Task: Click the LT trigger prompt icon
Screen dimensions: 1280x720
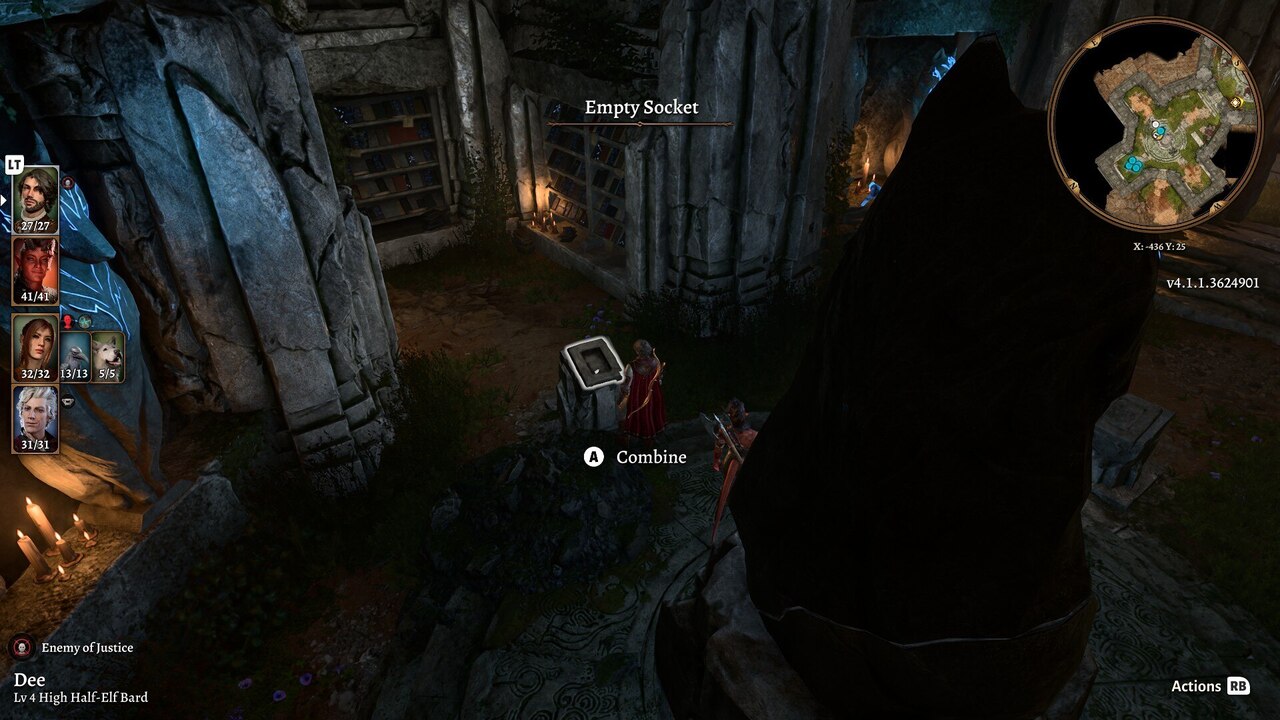Action: [x=14, y=164]
